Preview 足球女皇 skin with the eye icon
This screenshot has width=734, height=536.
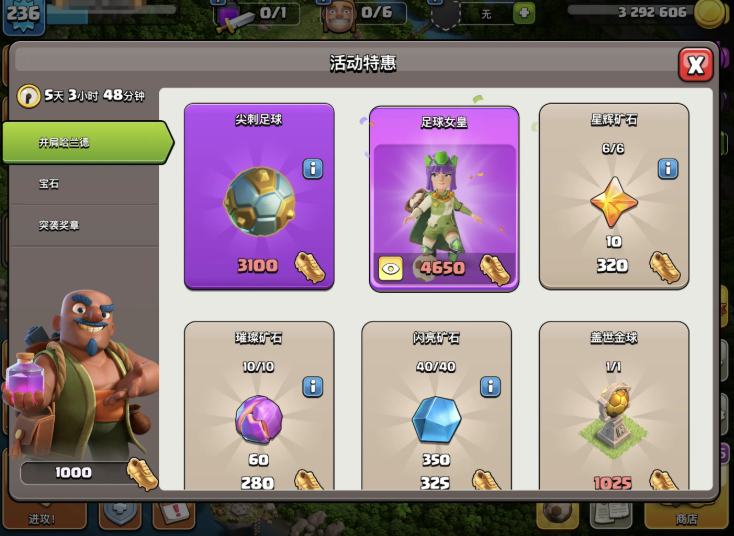click(390, 268)
